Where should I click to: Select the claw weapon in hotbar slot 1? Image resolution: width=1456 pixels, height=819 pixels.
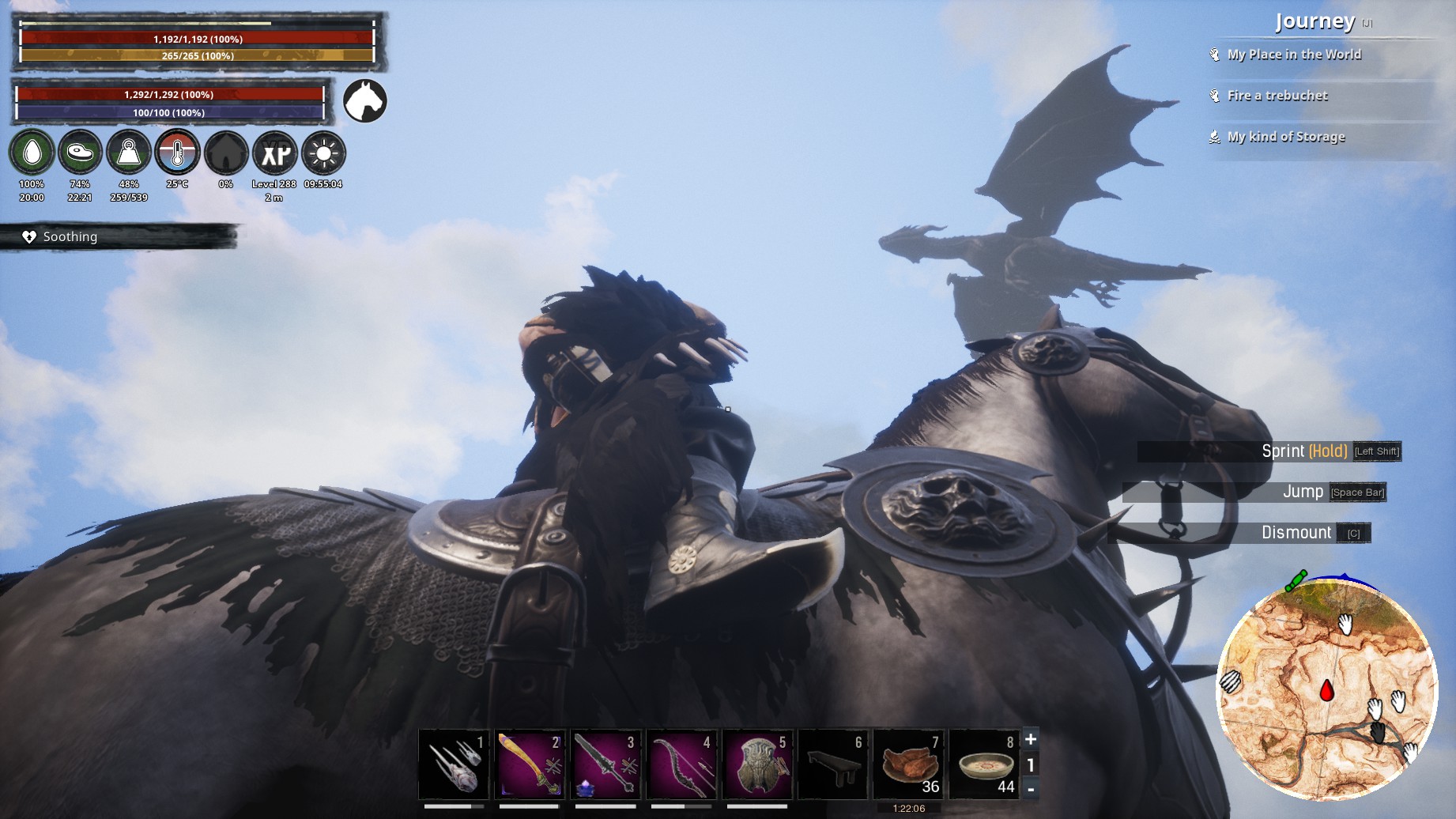tap(454, 764)
